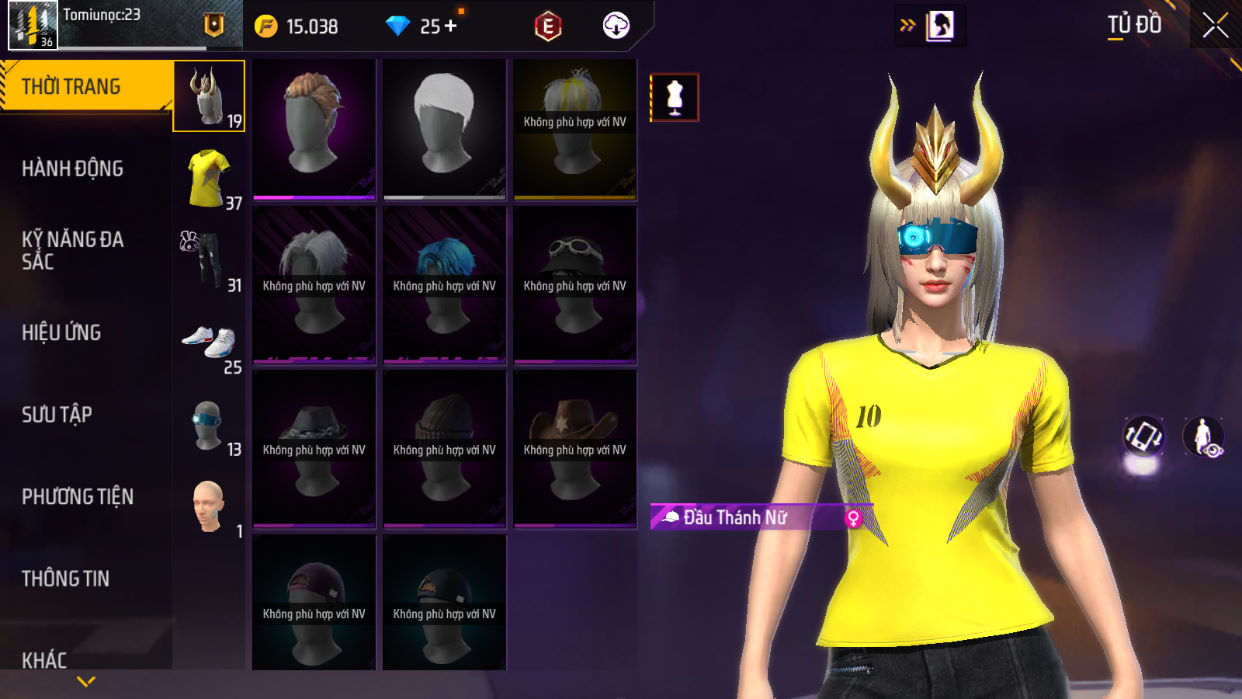The image size is (1242, 699).
Task: Equip the orange-brown hairstyle item
Action: [x=314, y=127]
